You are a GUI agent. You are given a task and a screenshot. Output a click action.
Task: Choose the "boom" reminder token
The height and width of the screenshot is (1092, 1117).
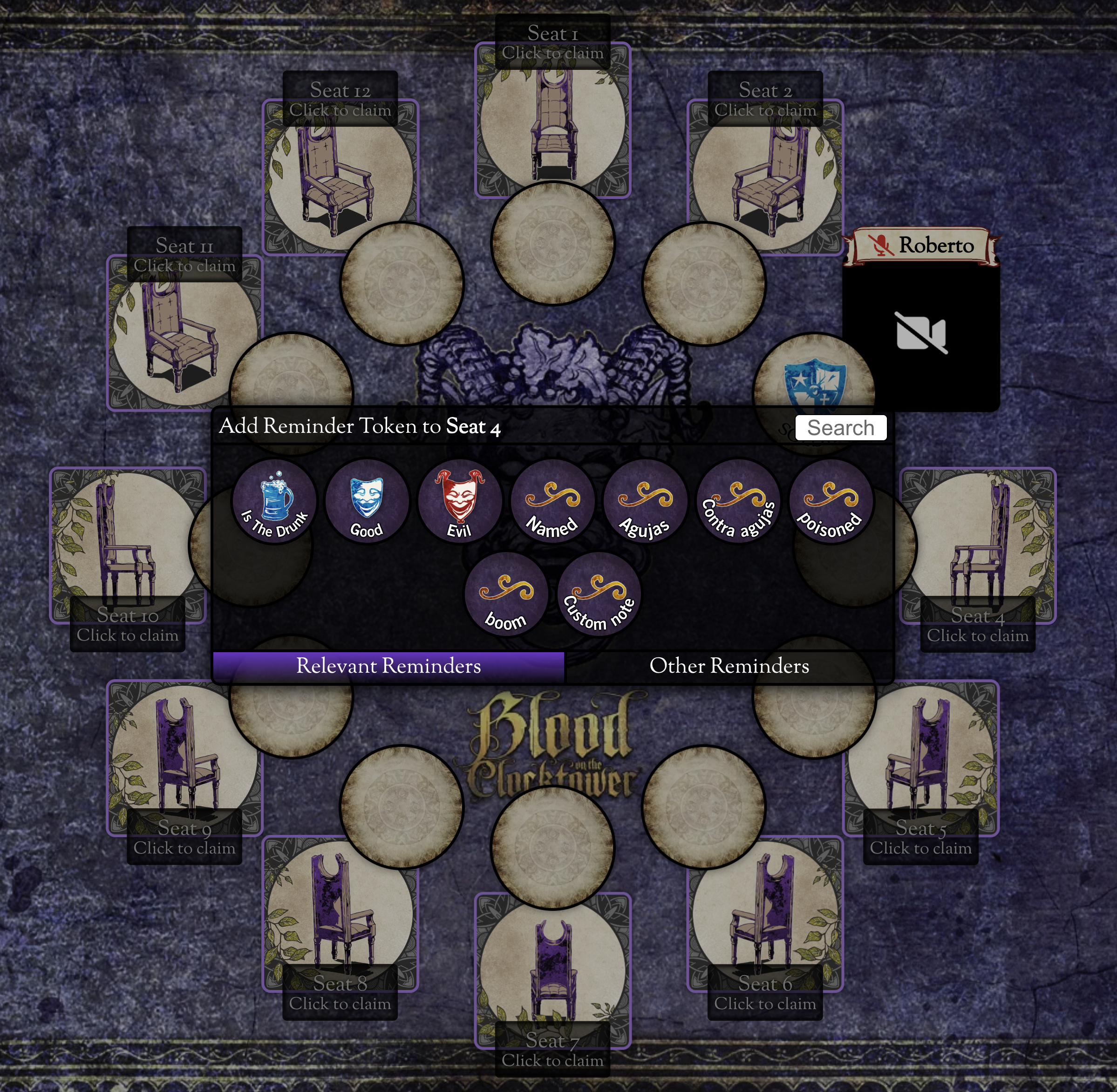tap(506, 594)
